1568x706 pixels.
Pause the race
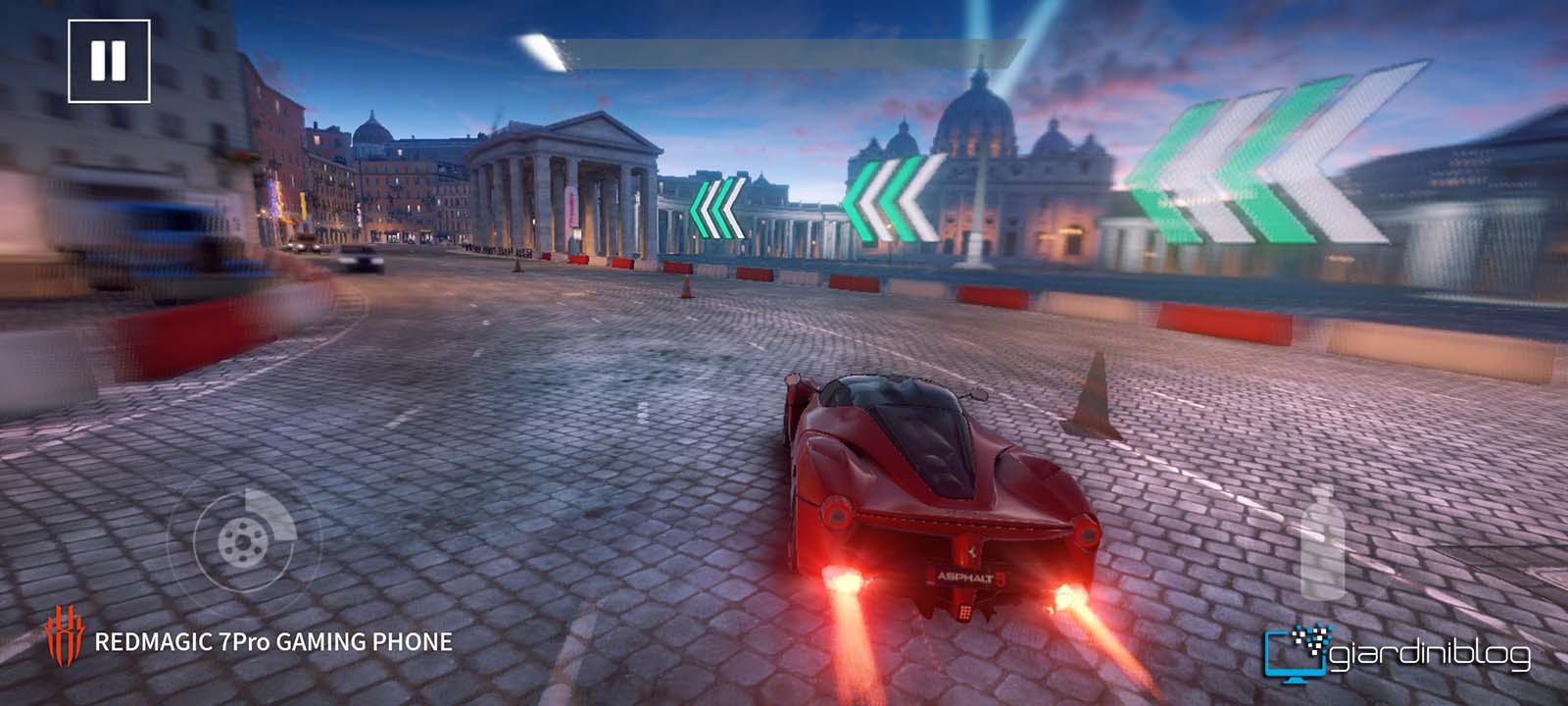(x=109, y=61)
